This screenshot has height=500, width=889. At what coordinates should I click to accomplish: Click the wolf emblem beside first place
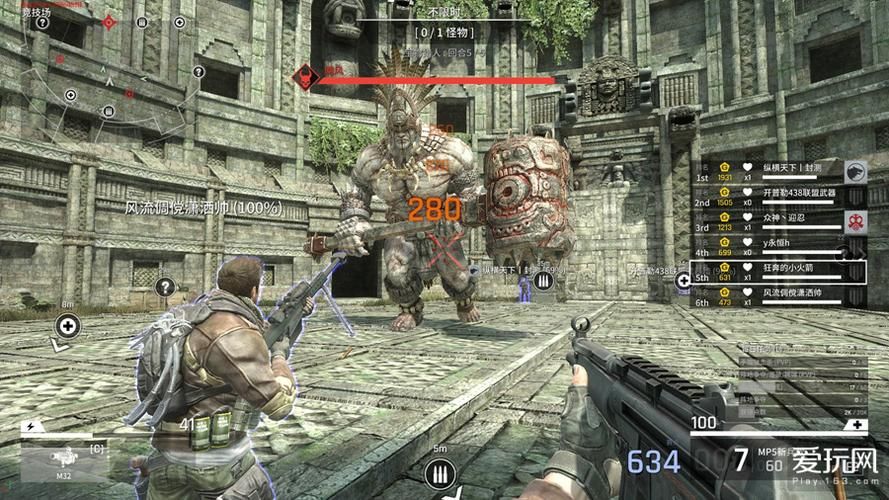click(855, 171)
